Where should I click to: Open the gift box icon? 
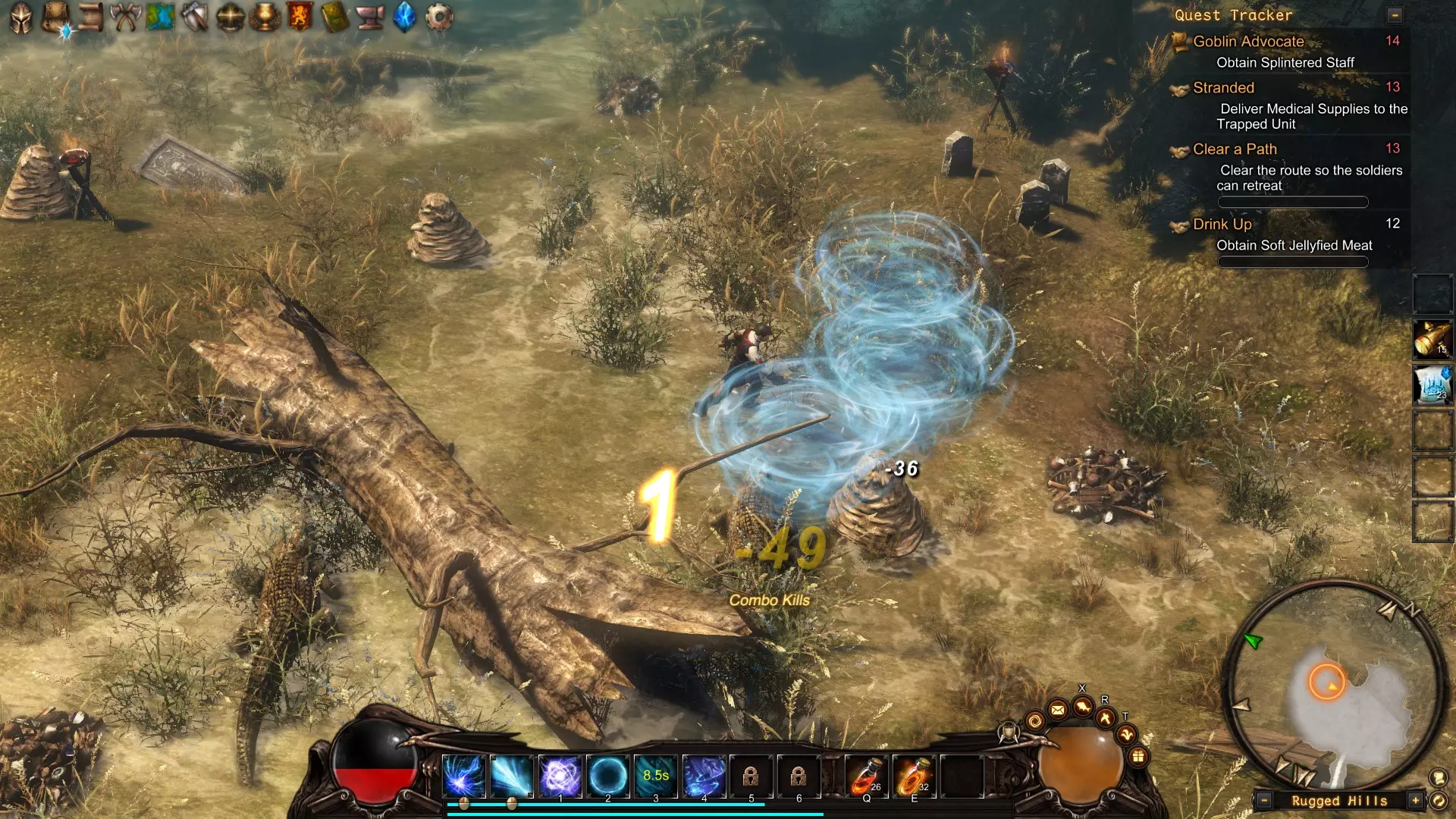click(x=1137, y=756)
